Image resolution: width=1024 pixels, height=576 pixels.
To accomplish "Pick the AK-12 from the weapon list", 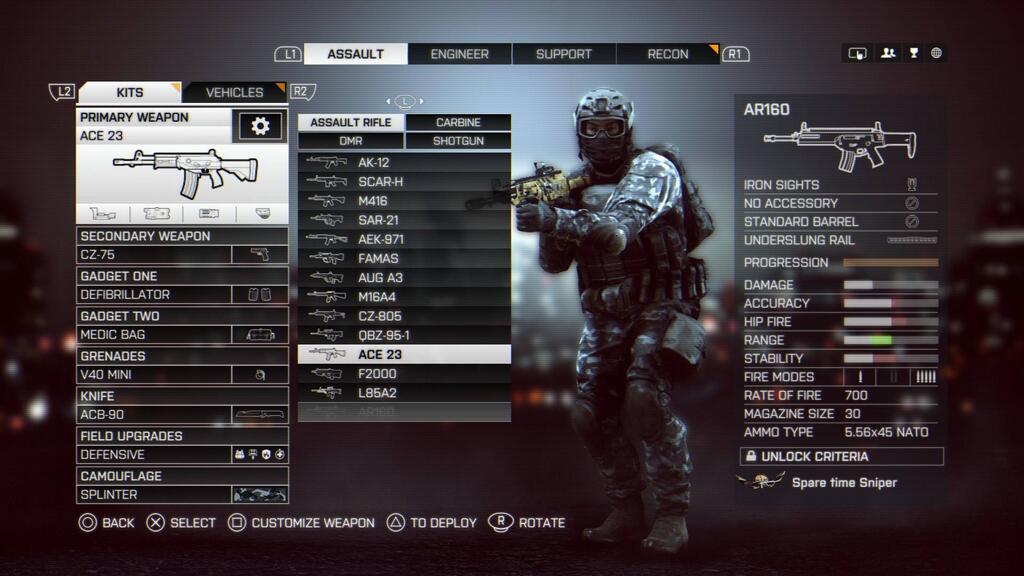I will 404,163.
